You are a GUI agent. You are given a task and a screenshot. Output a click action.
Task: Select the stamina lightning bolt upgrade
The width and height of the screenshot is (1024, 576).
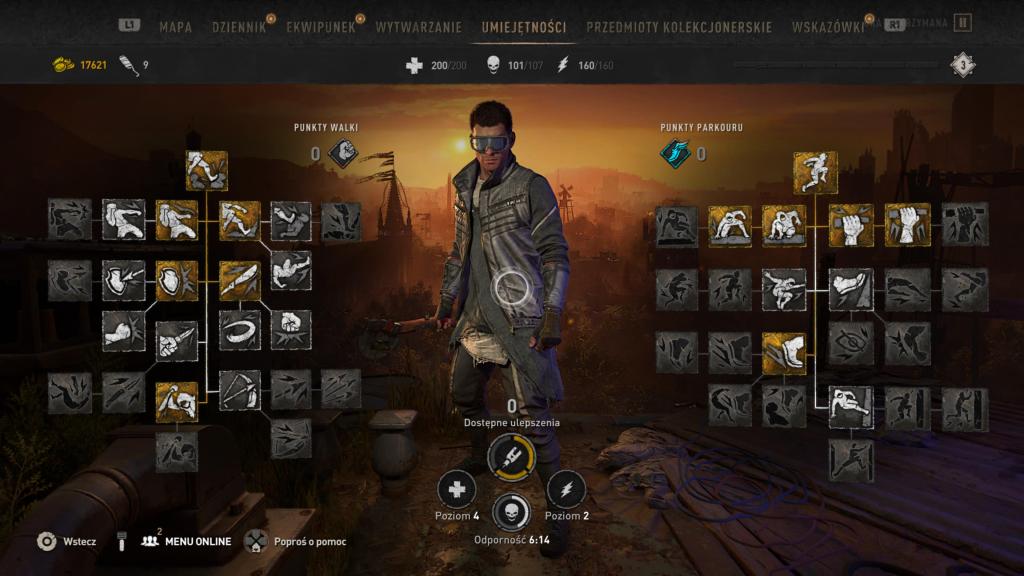click(566, 489)
